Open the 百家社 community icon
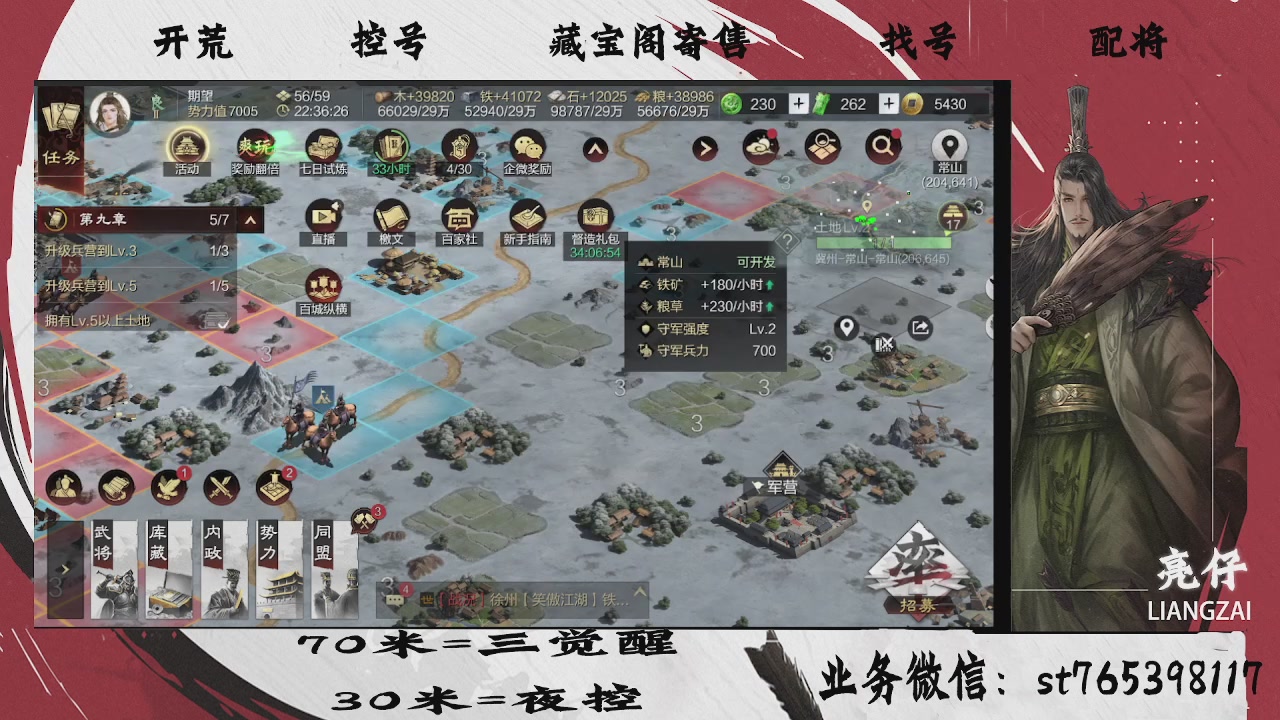1280x720 pixels. click(460, 216)
